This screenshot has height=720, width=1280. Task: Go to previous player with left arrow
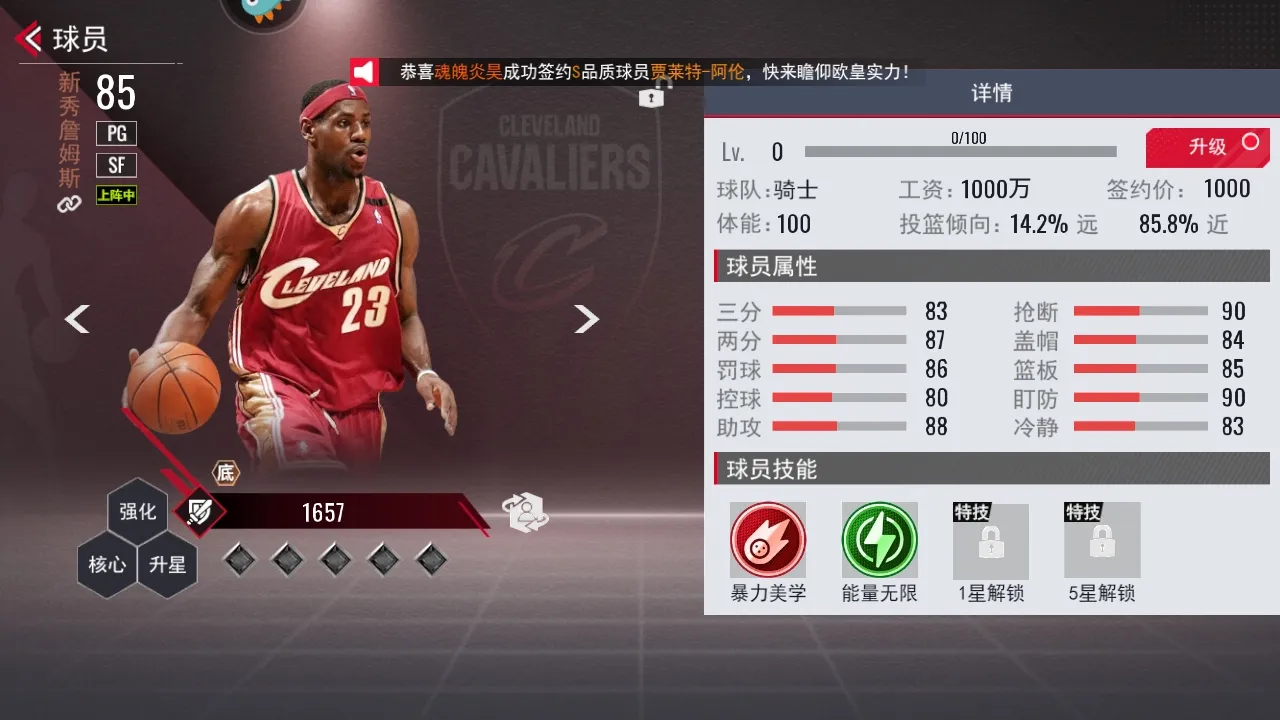point(77,318)
